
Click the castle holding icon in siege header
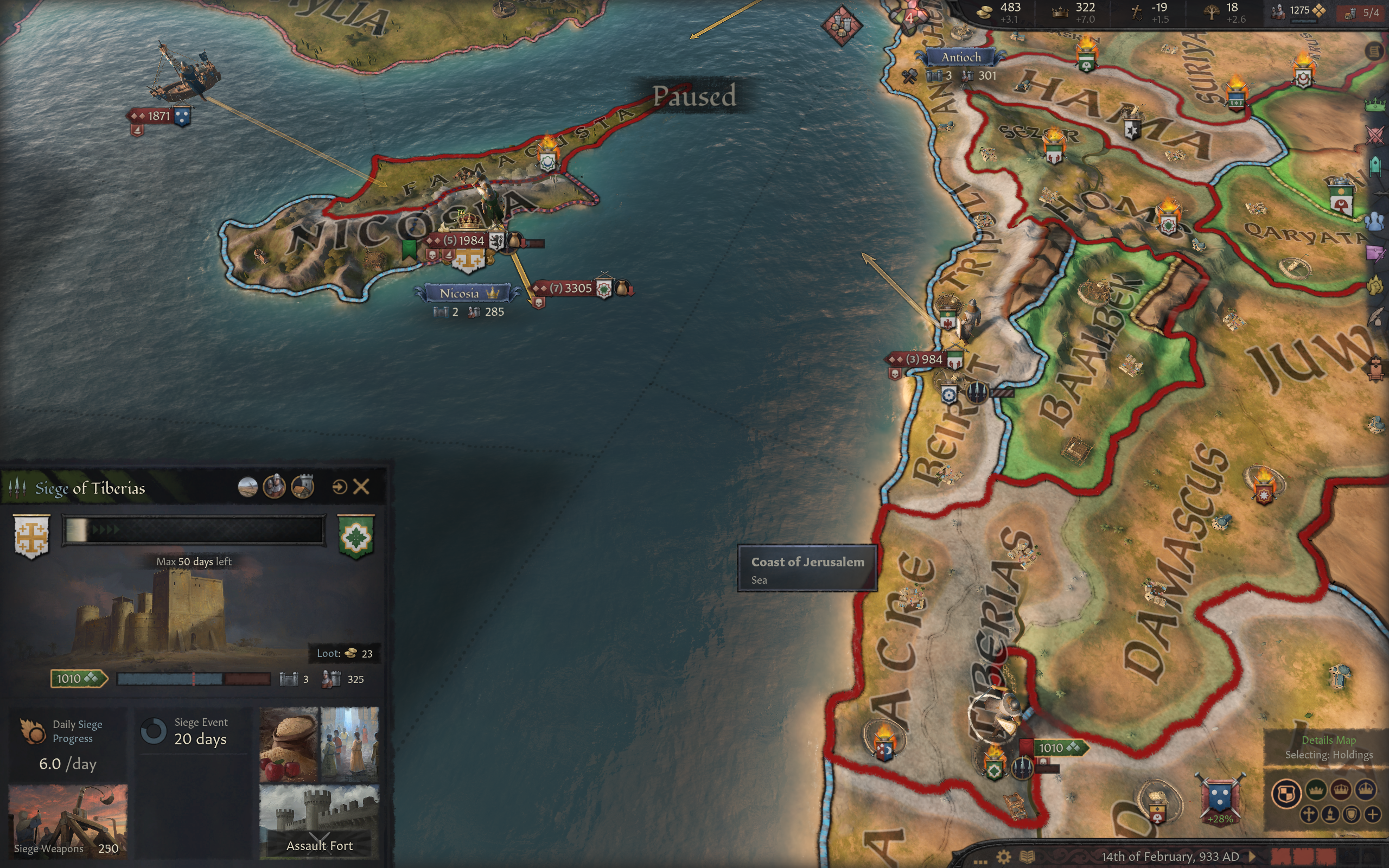coord(302,487)
